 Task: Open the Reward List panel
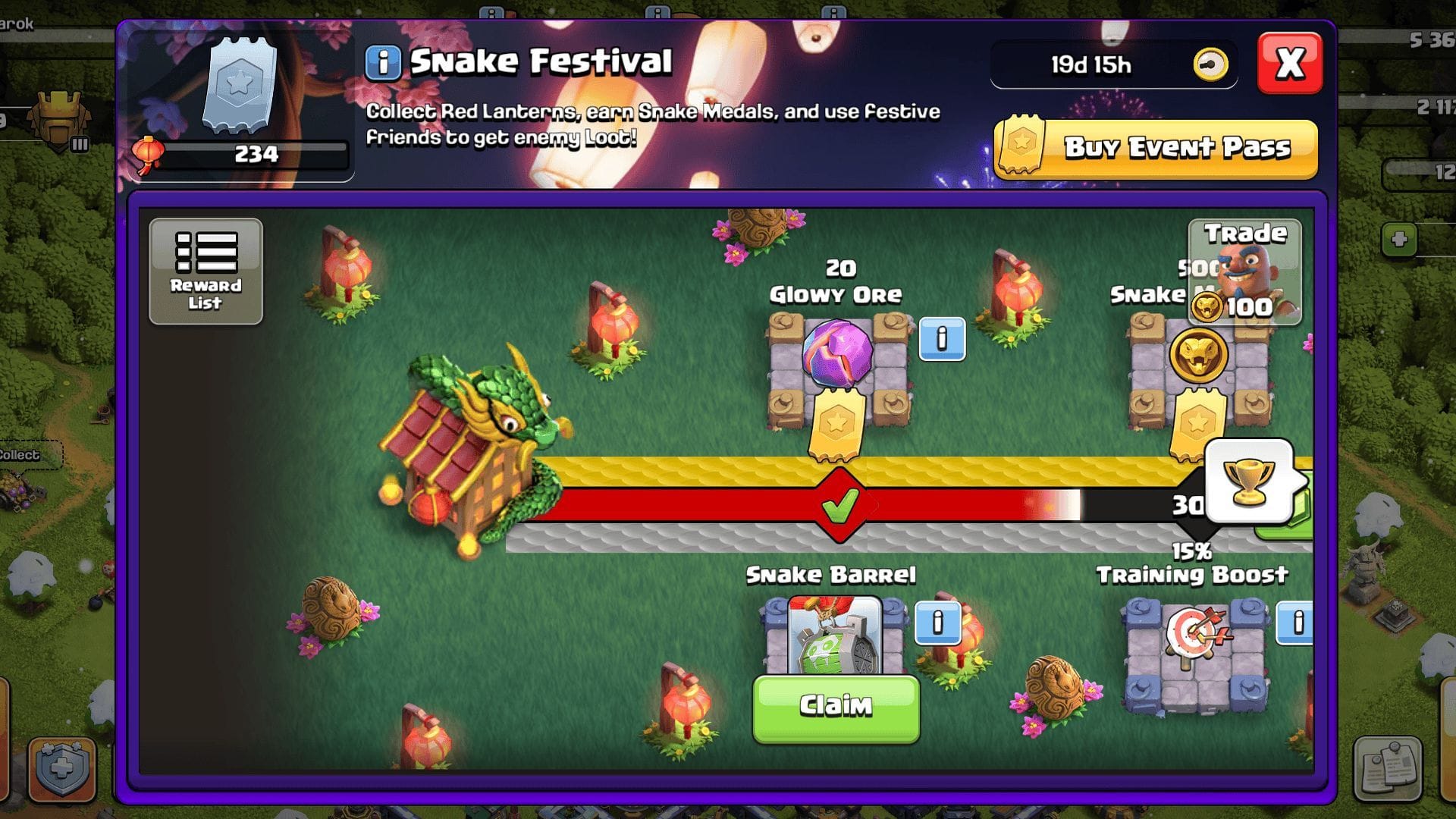(x=205, y=271)
